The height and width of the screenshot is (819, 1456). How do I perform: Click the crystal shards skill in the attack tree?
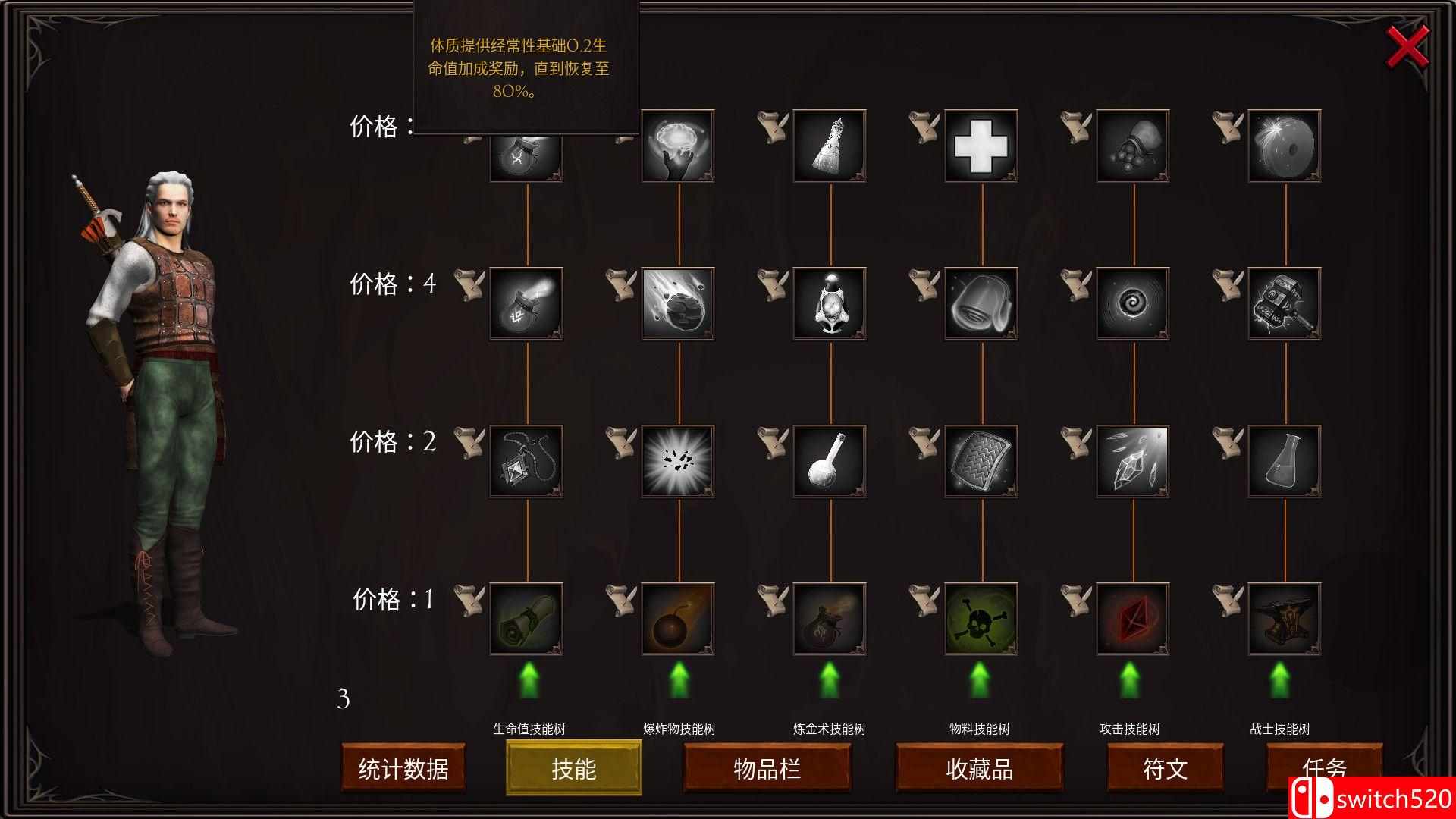pos(1131,461)
